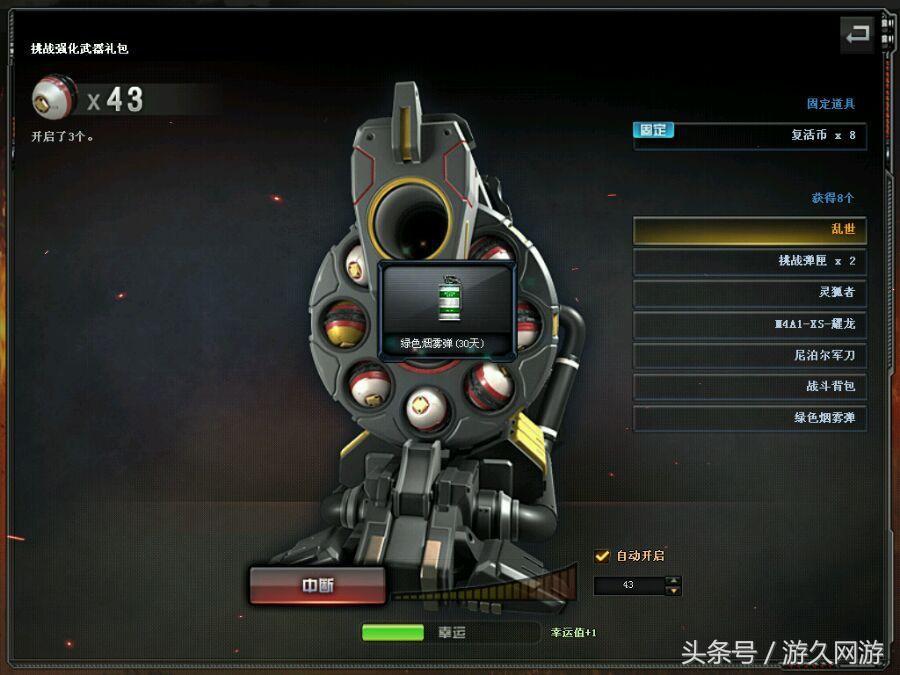Select the 灵狐者 reward row

(x=749, y=292)
